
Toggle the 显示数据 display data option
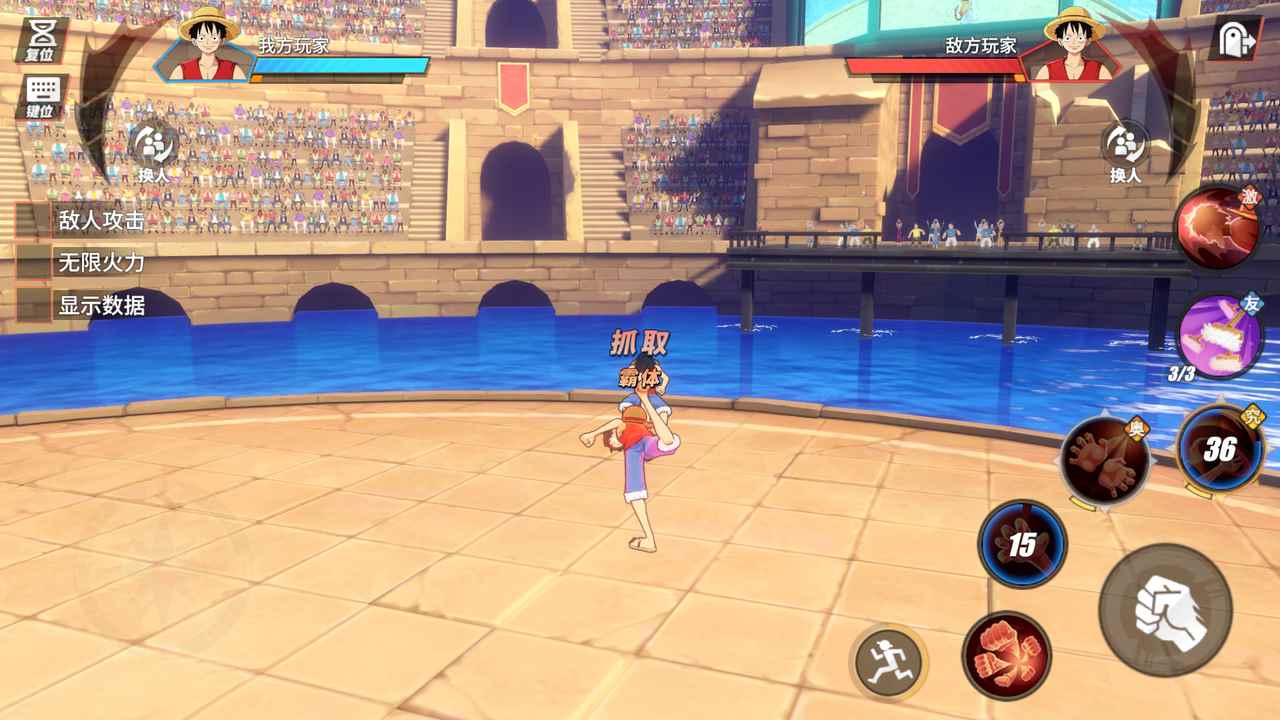pos(33,306)
